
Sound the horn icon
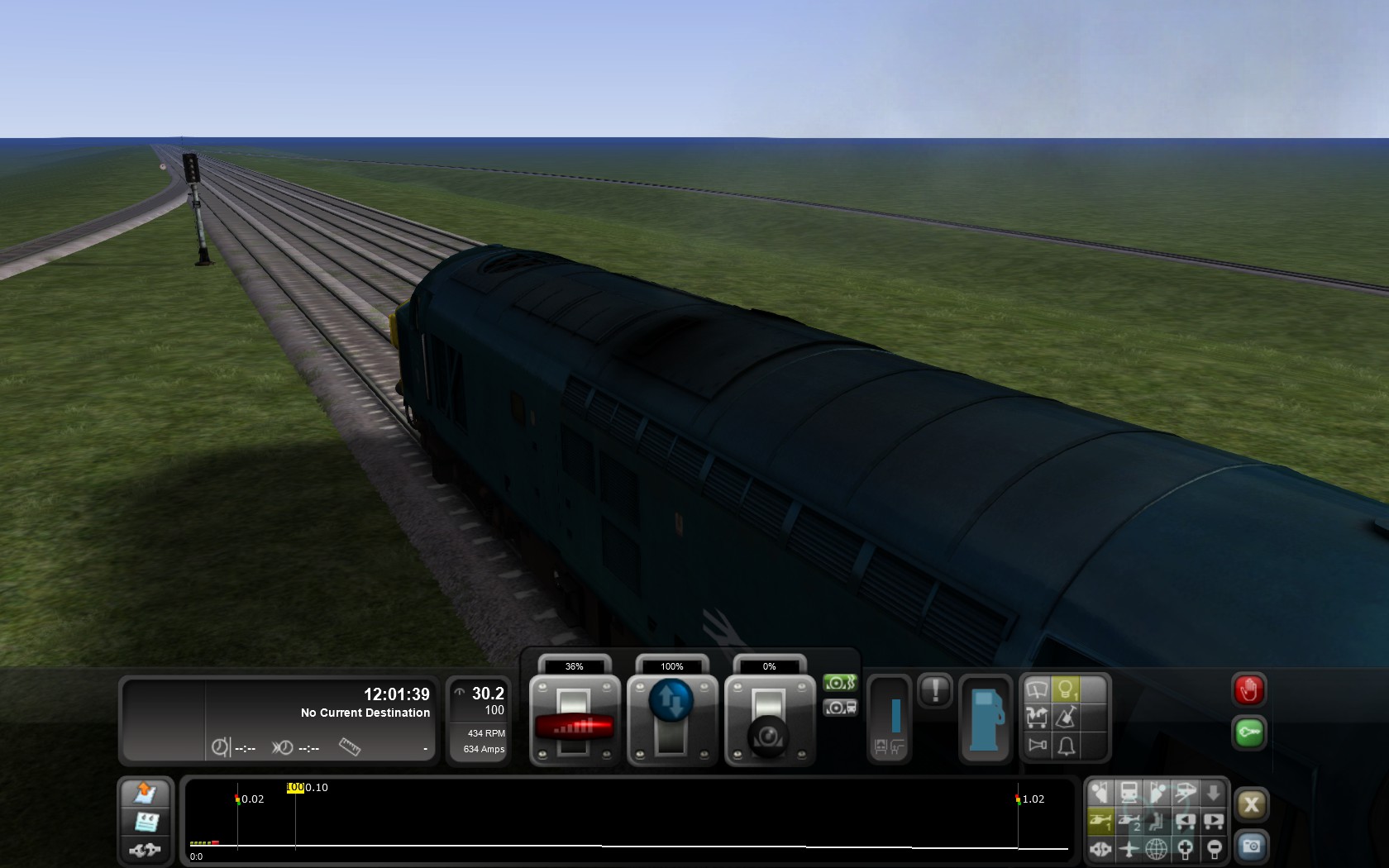point(1037,746)
